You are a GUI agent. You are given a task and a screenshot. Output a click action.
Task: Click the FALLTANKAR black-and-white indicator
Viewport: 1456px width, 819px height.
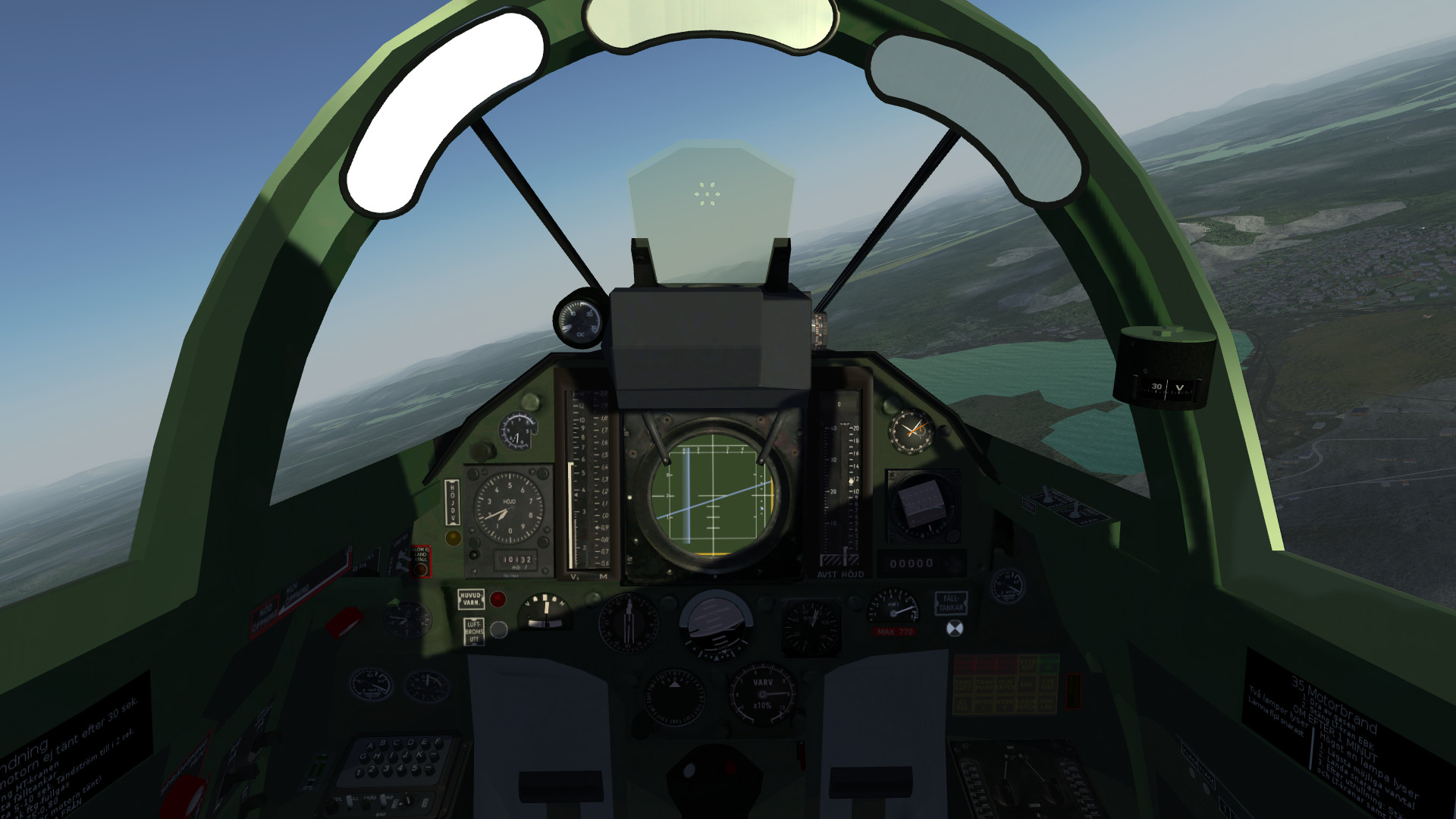(x=955, y=628)
